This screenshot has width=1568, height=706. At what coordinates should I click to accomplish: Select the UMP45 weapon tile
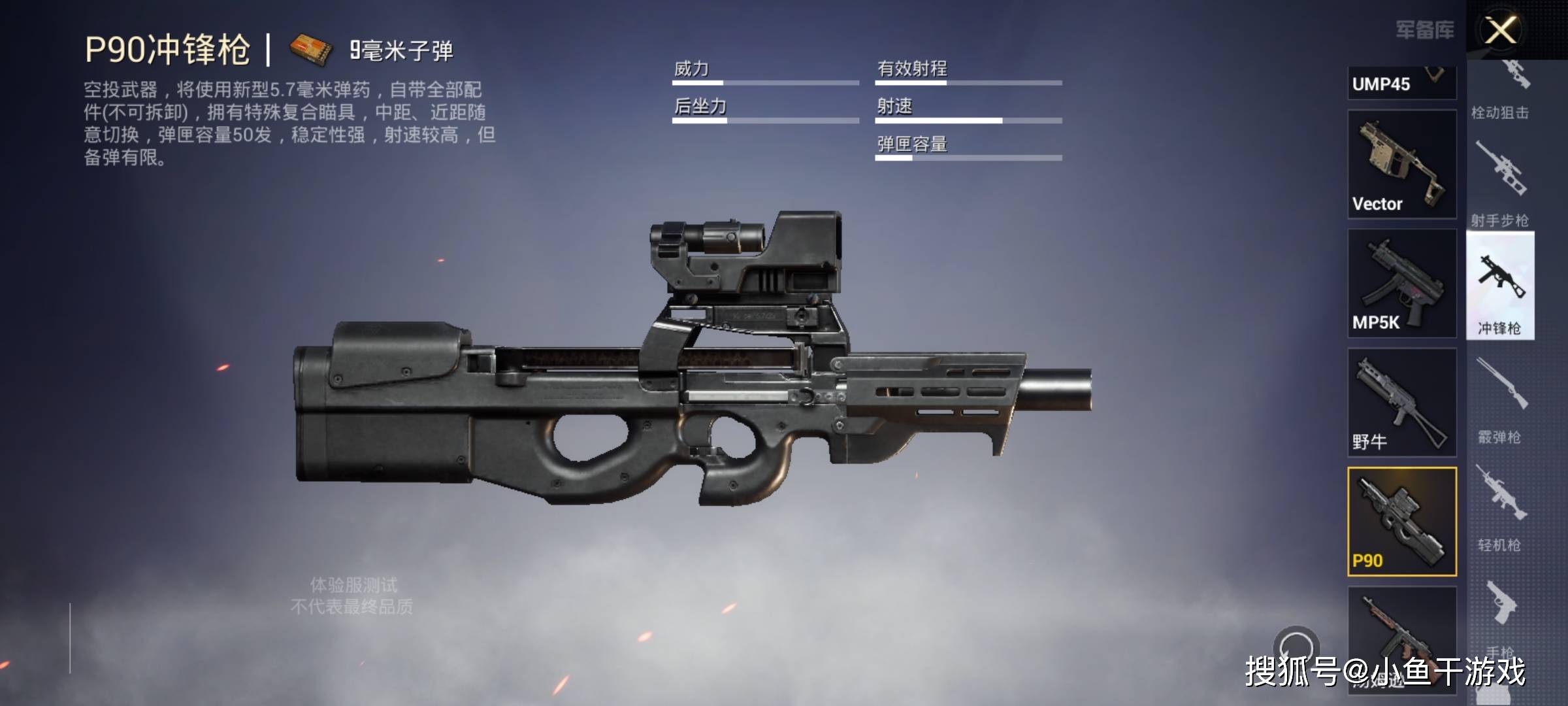tap(1401, 83)
